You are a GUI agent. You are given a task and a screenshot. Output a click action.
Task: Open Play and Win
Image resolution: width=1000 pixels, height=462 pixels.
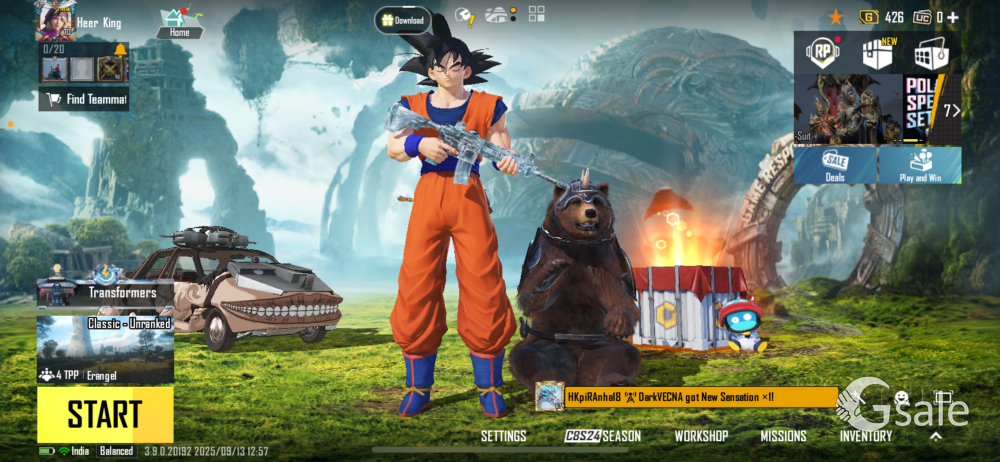coord(920,165)
